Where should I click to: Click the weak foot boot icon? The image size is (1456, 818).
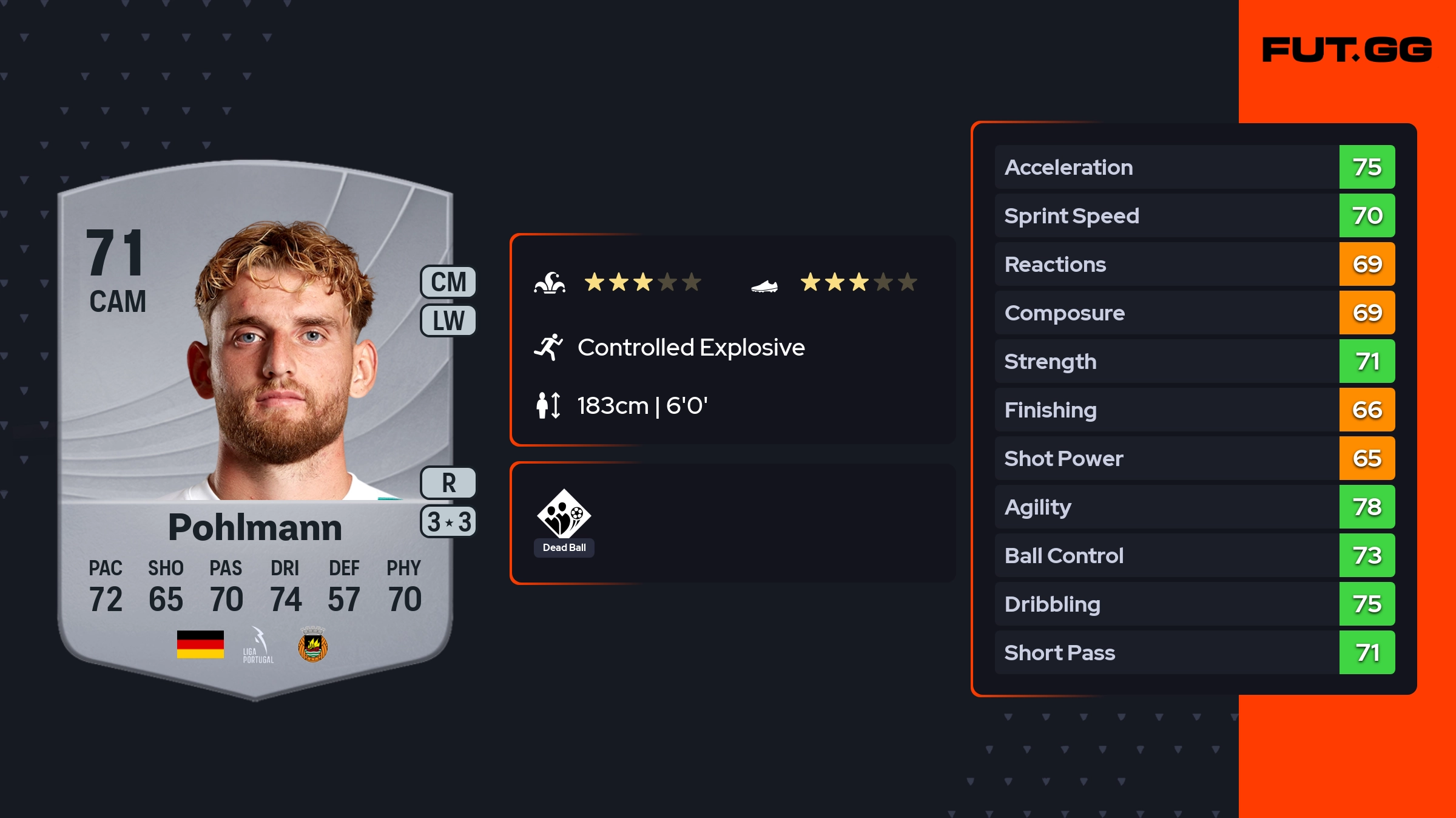(x=764, y=285)
